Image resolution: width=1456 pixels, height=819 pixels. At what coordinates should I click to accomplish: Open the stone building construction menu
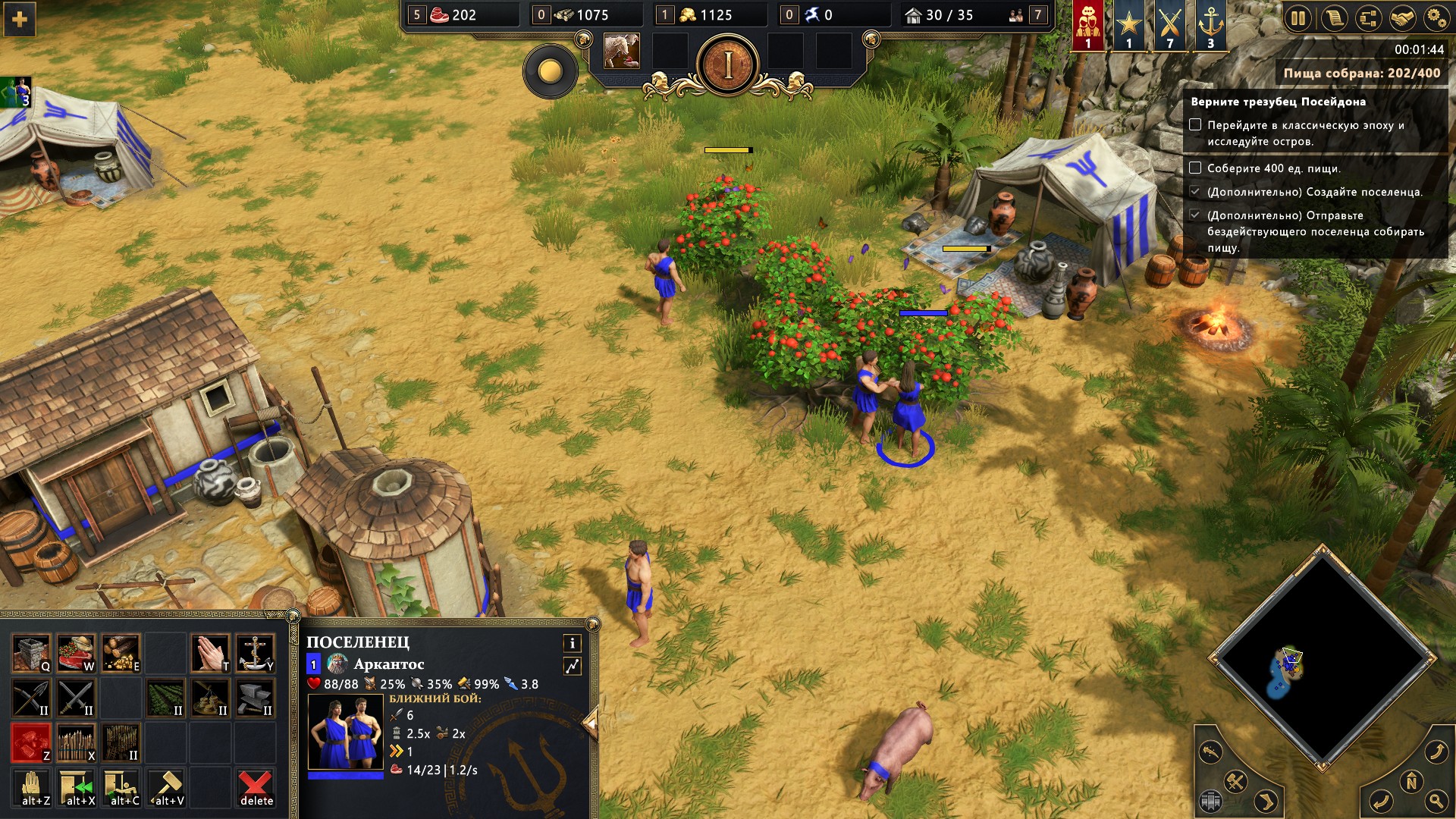pyautogui.click(x=31, y=654)
